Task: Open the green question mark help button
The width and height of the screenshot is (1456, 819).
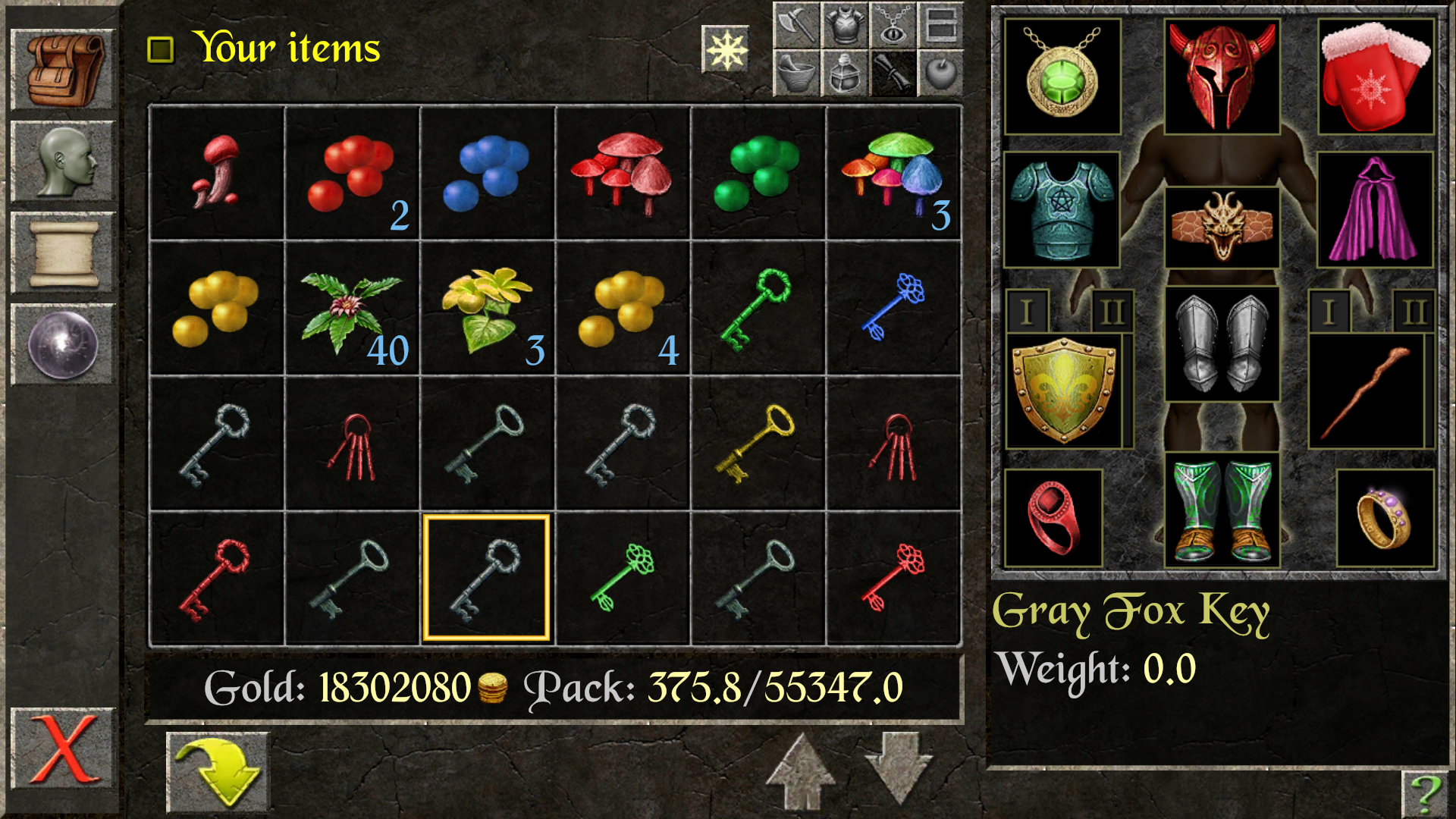Action: tap(1425, 793)
